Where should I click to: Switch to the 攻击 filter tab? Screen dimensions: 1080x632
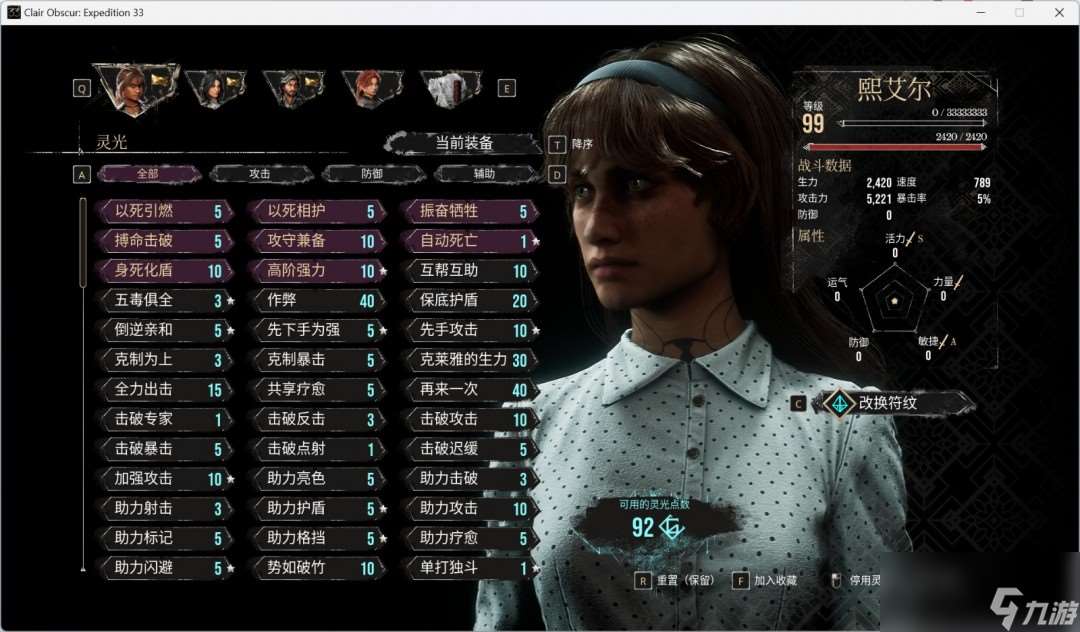point(260,174)
